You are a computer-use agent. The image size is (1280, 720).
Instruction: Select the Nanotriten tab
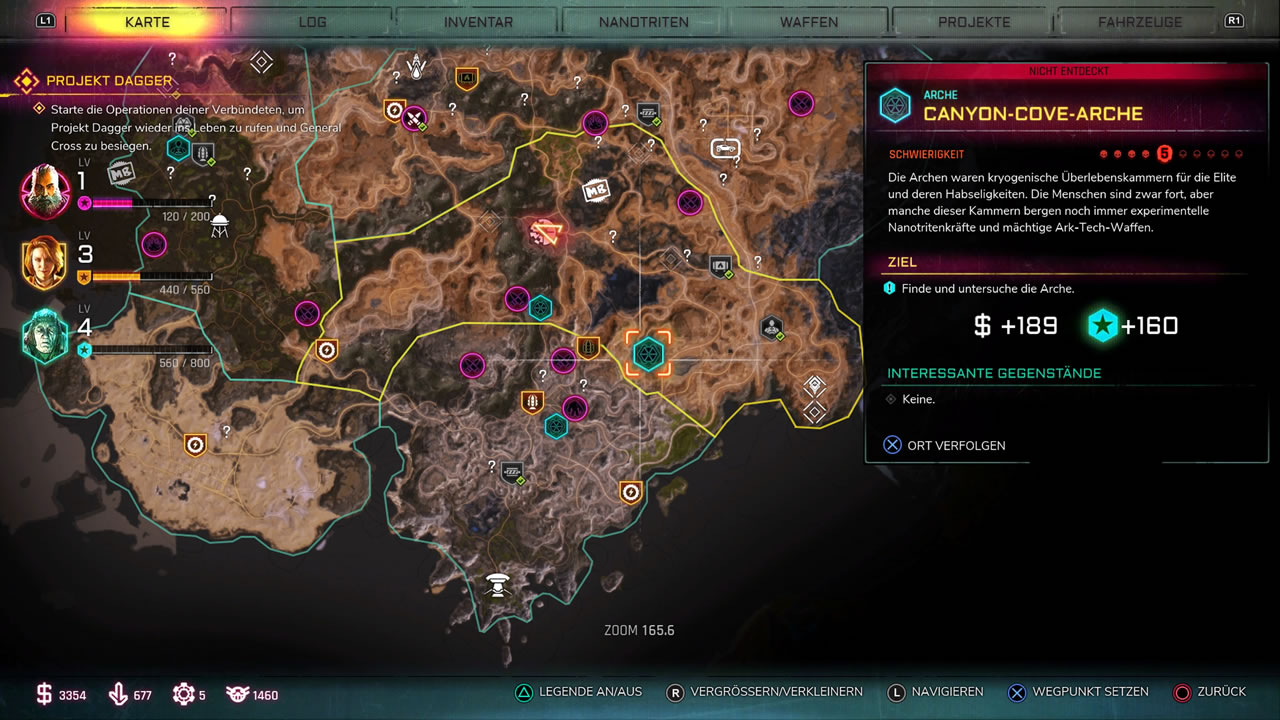click(x=643, y=21)
